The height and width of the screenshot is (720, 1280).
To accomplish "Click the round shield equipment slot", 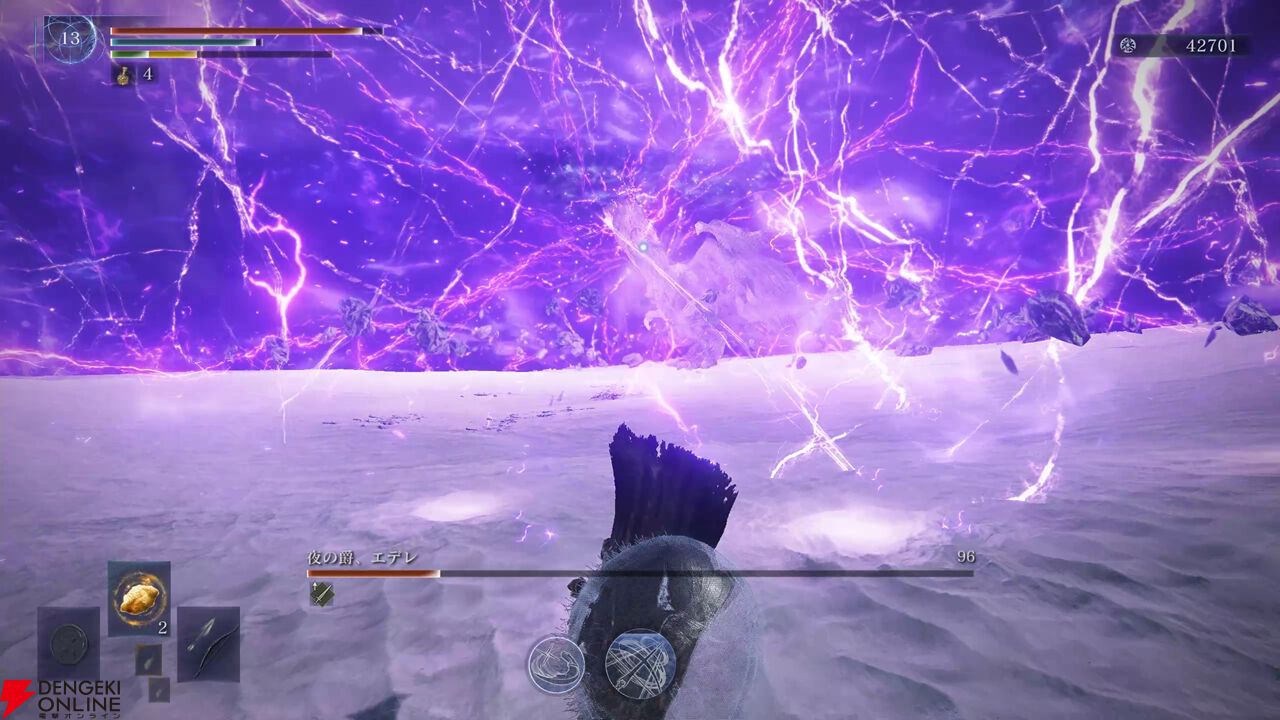I will pos(69,642).
